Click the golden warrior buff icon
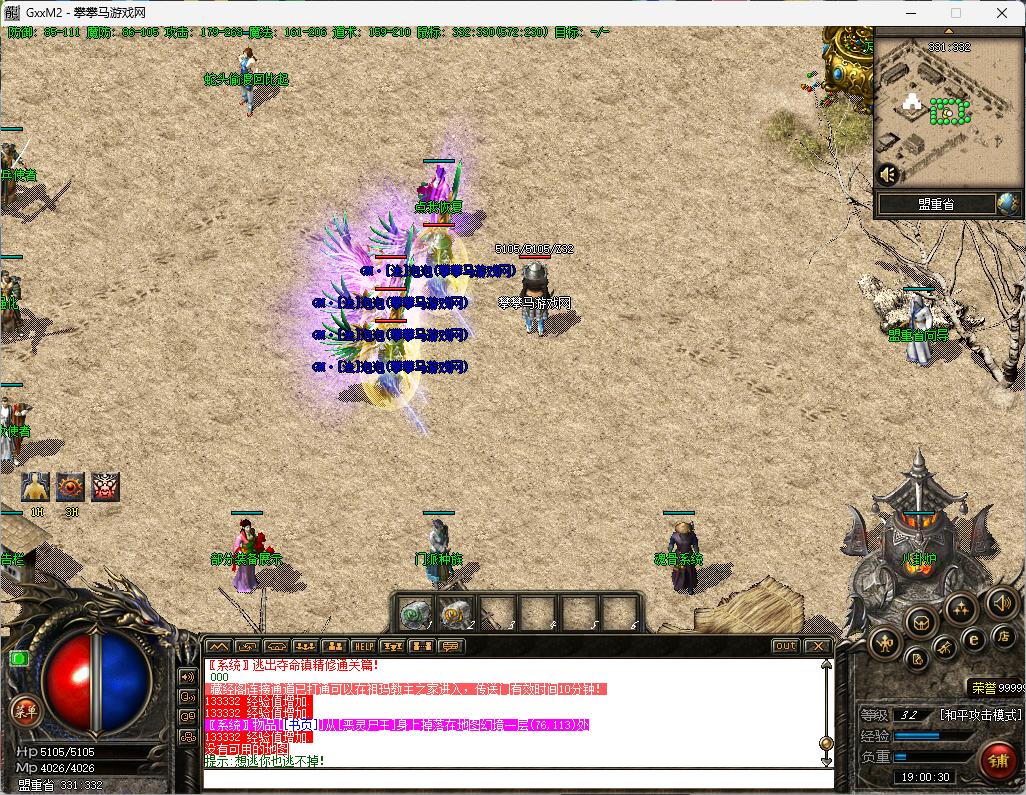1026x795 pixels. pos(36,487)
